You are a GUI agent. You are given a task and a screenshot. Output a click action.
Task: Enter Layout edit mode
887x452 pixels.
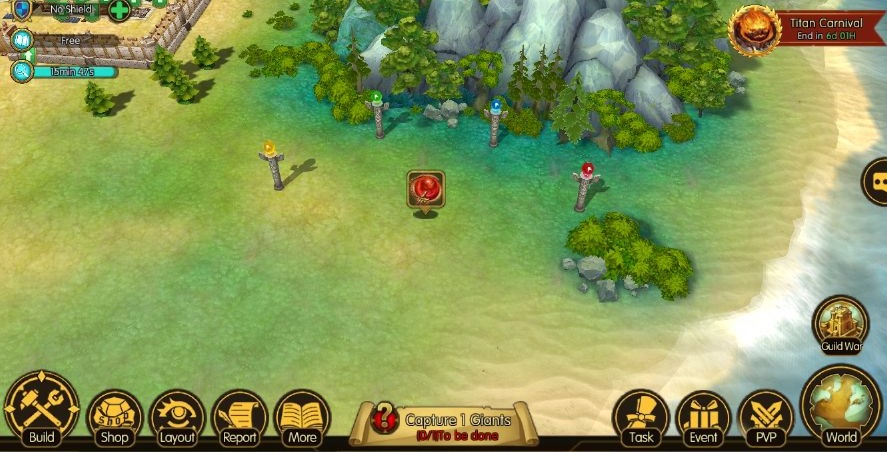point(177,416)
